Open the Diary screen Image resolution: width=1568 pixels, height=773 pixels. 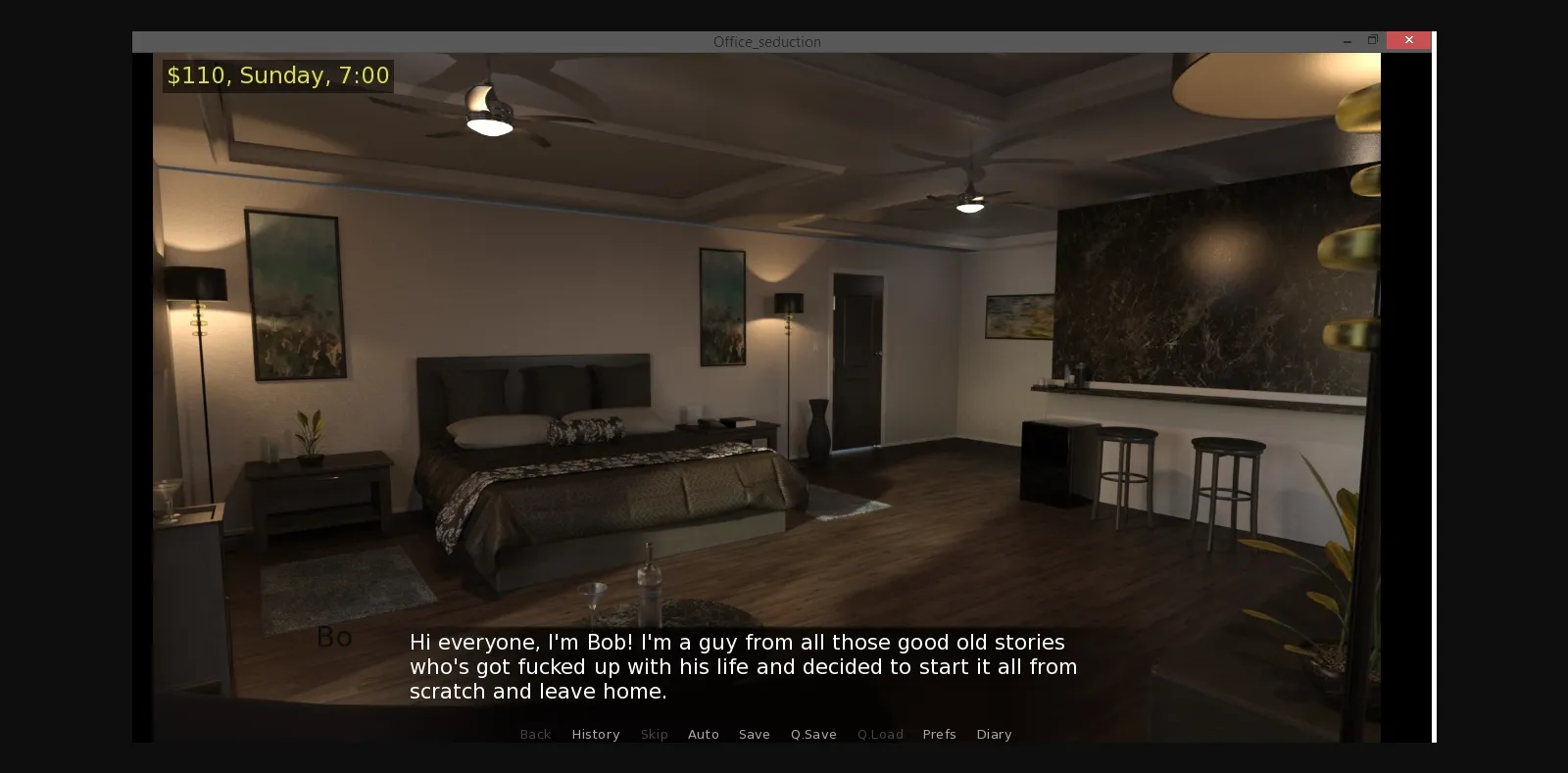point(994,734)
